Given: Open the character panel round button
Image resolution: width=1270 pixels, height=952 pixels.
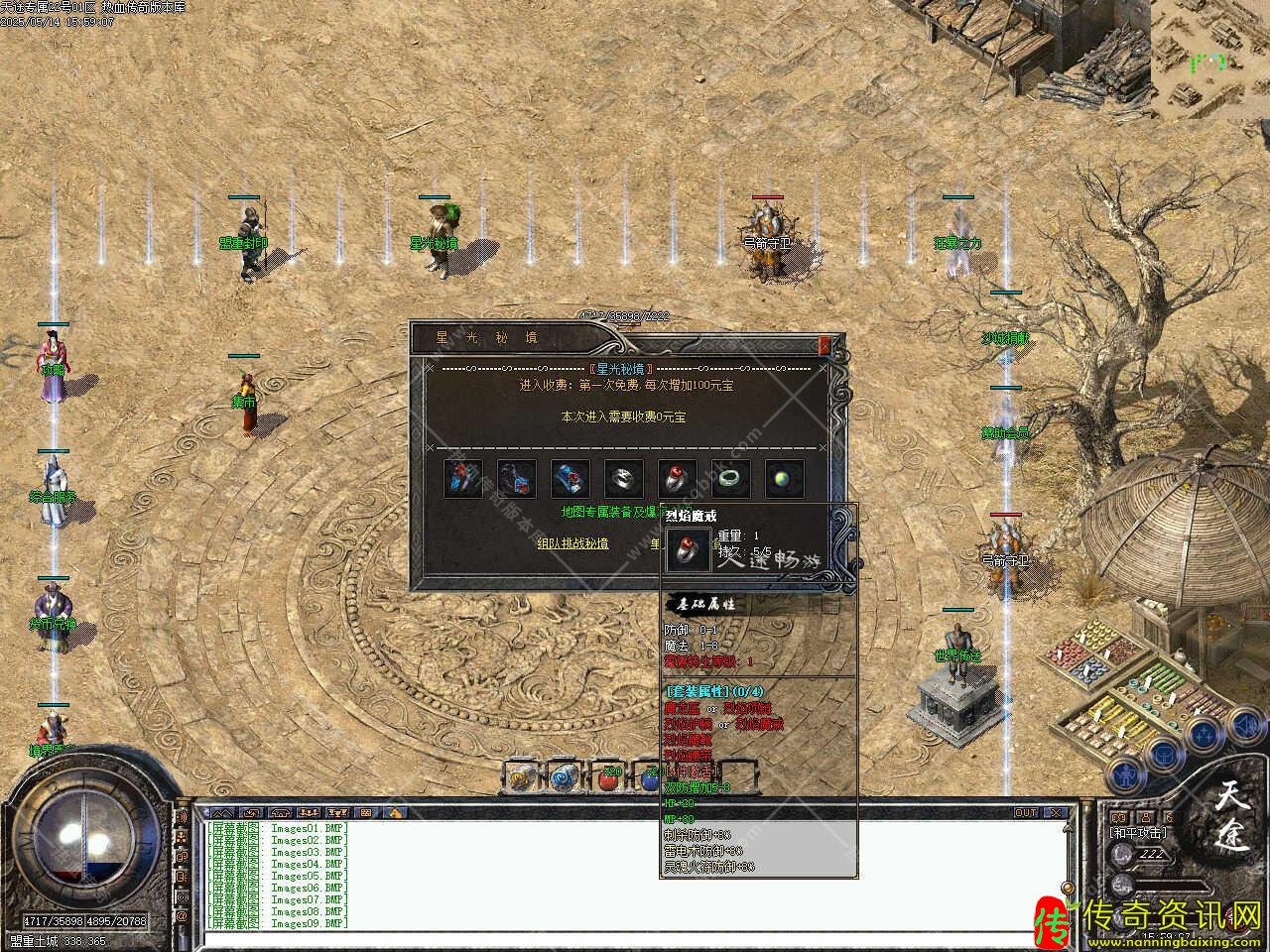Looking at the screenshot, I should [x=1124, y=774].
